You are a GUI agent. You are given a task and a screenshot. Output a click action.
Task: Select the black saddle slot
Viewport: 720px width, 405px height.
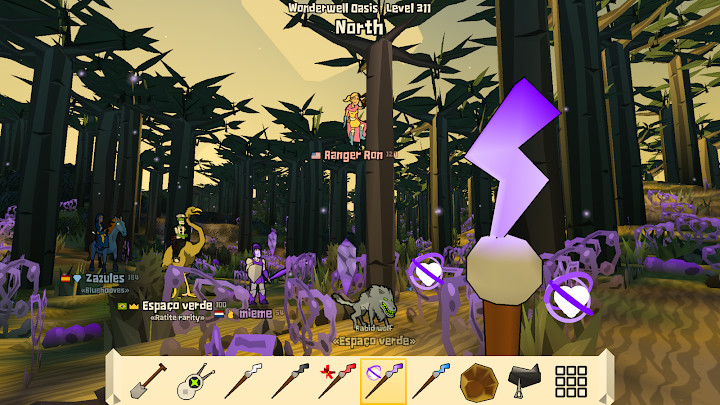point(525,381)
